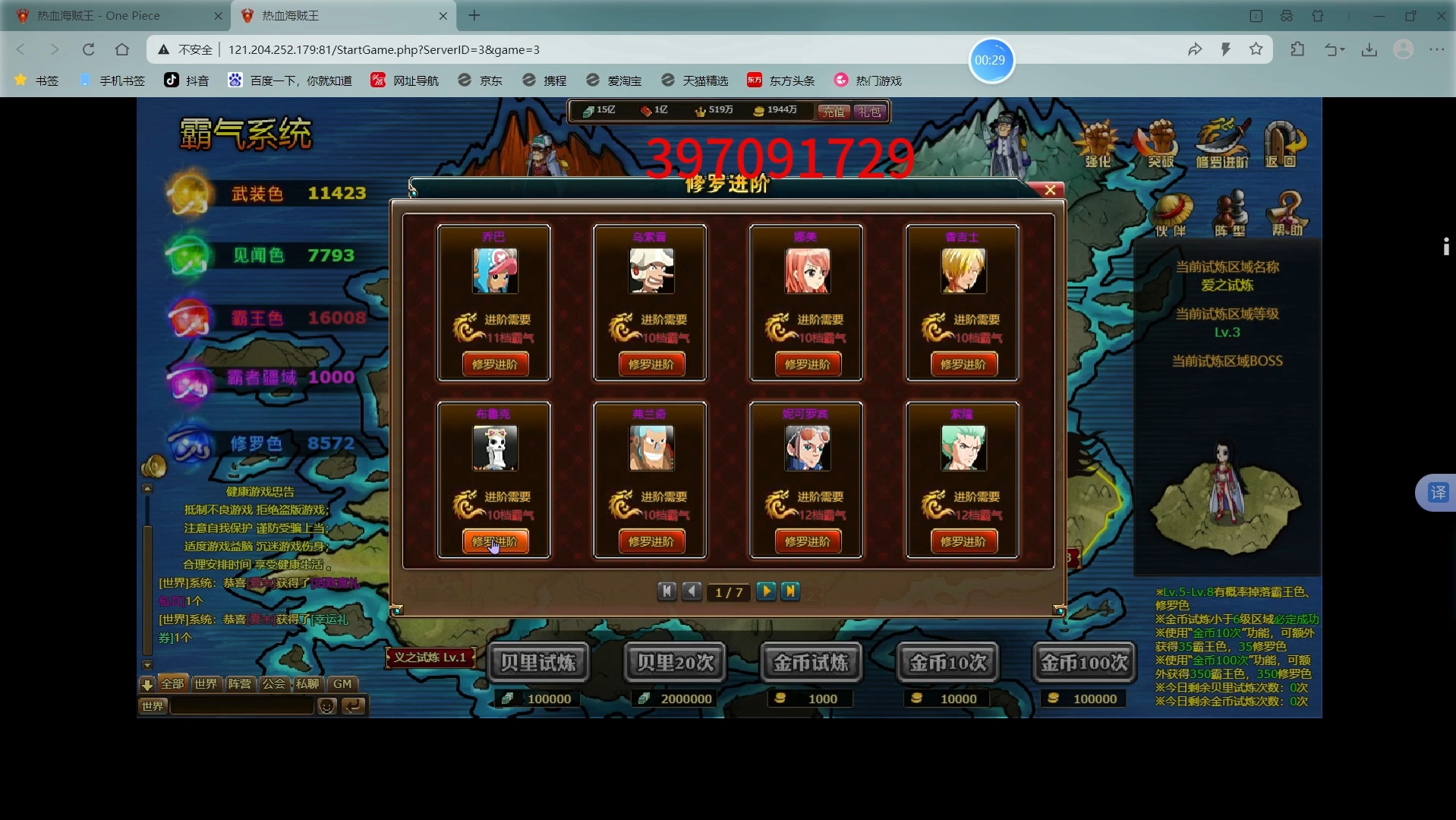Reload the browser page
The width and height of the screenshot is (1456, 820).
tap(89, 49)
